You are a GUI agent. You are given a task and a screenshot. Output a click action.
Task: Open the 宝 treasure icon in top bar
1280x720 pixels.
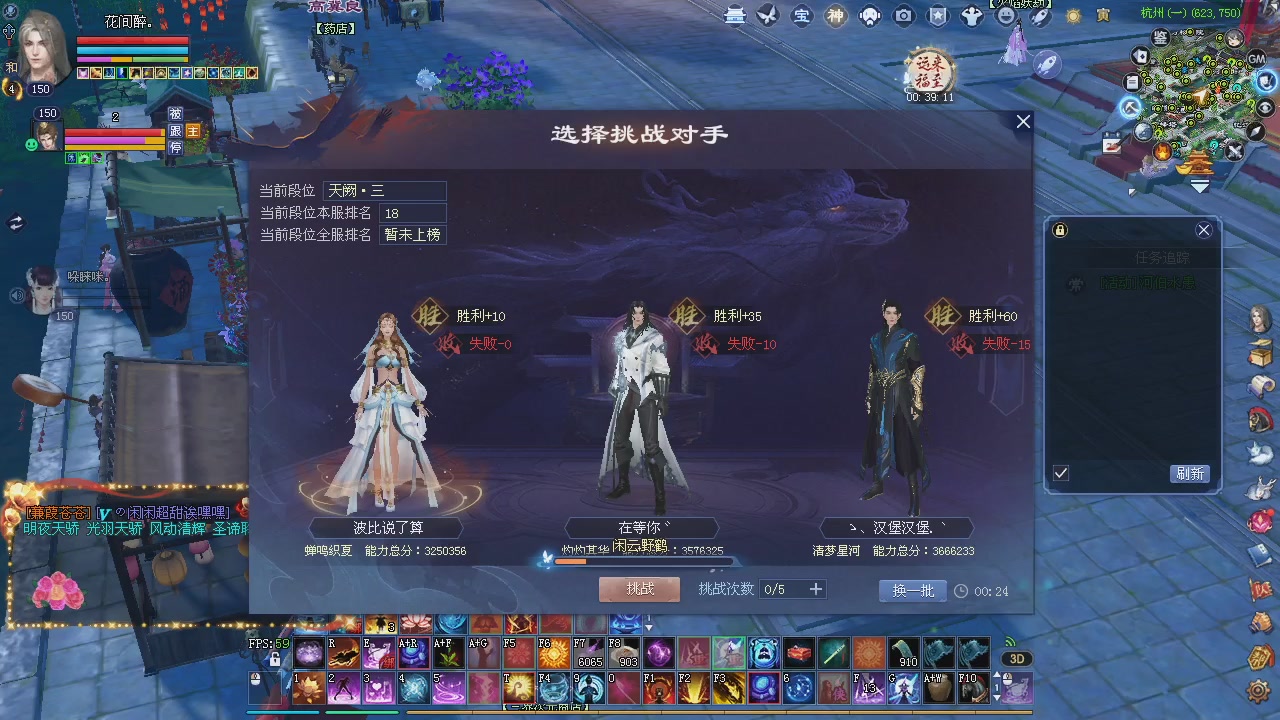coord(802,17)
